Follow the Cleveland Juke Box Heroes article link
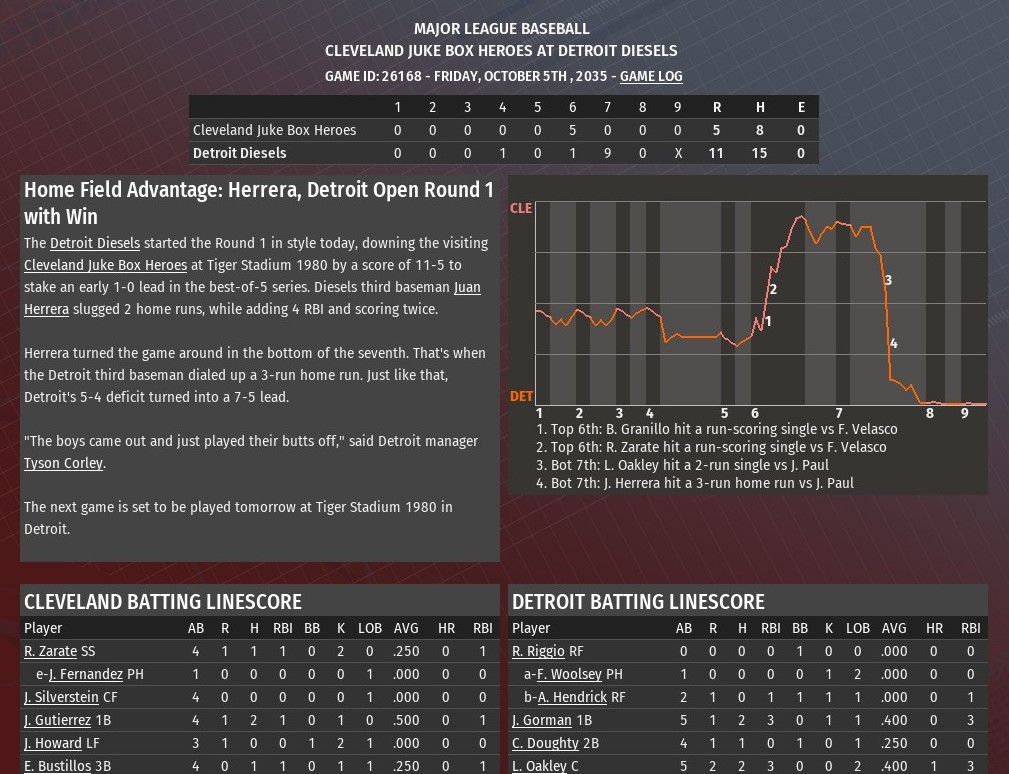The width and height of the screenshot is (1009, 774). (105, 265)
